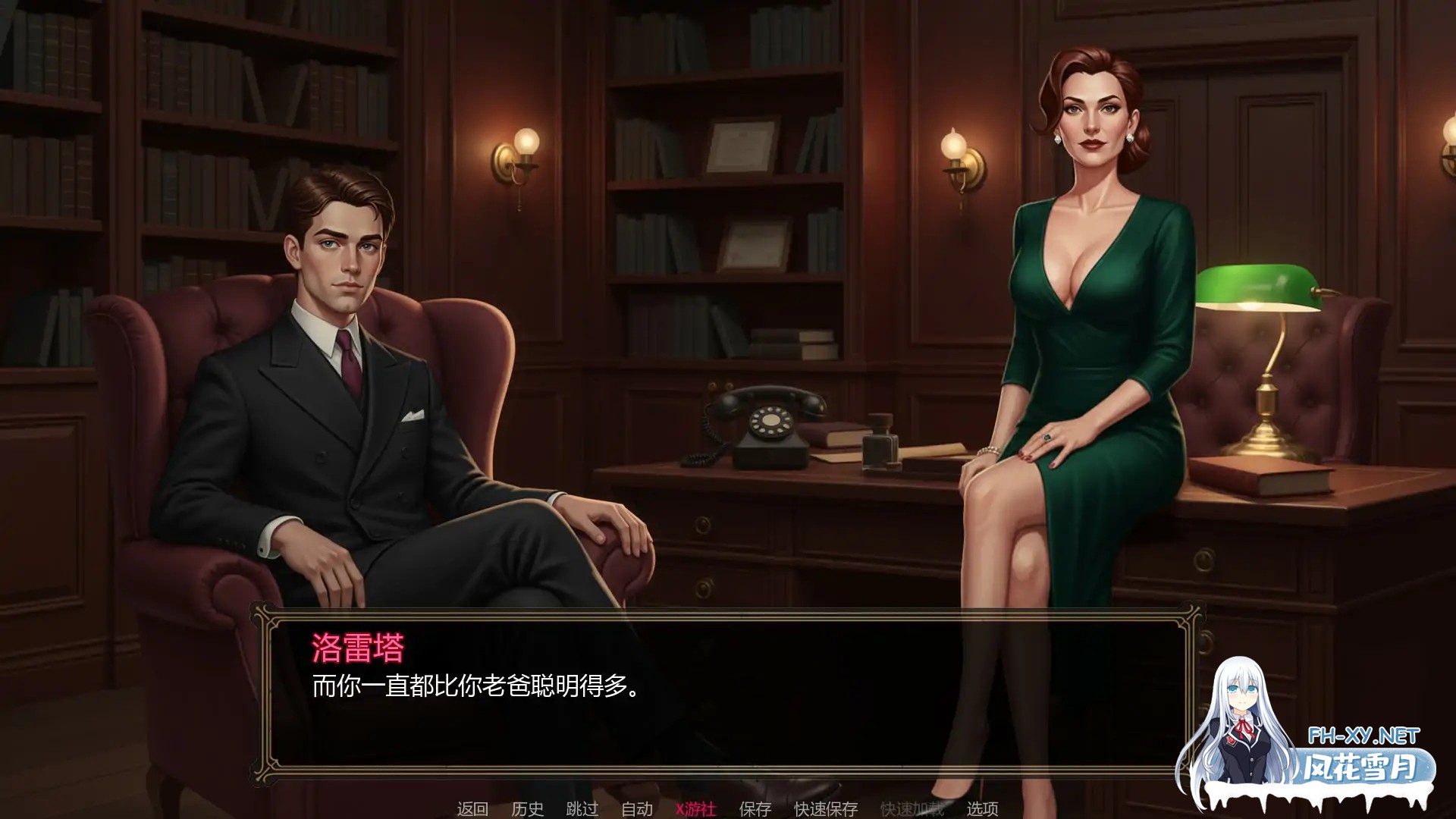Click the dialogue box to advance text
Image resolution: width=1456 pixels, height=819 pixels.
pos(728,713)
